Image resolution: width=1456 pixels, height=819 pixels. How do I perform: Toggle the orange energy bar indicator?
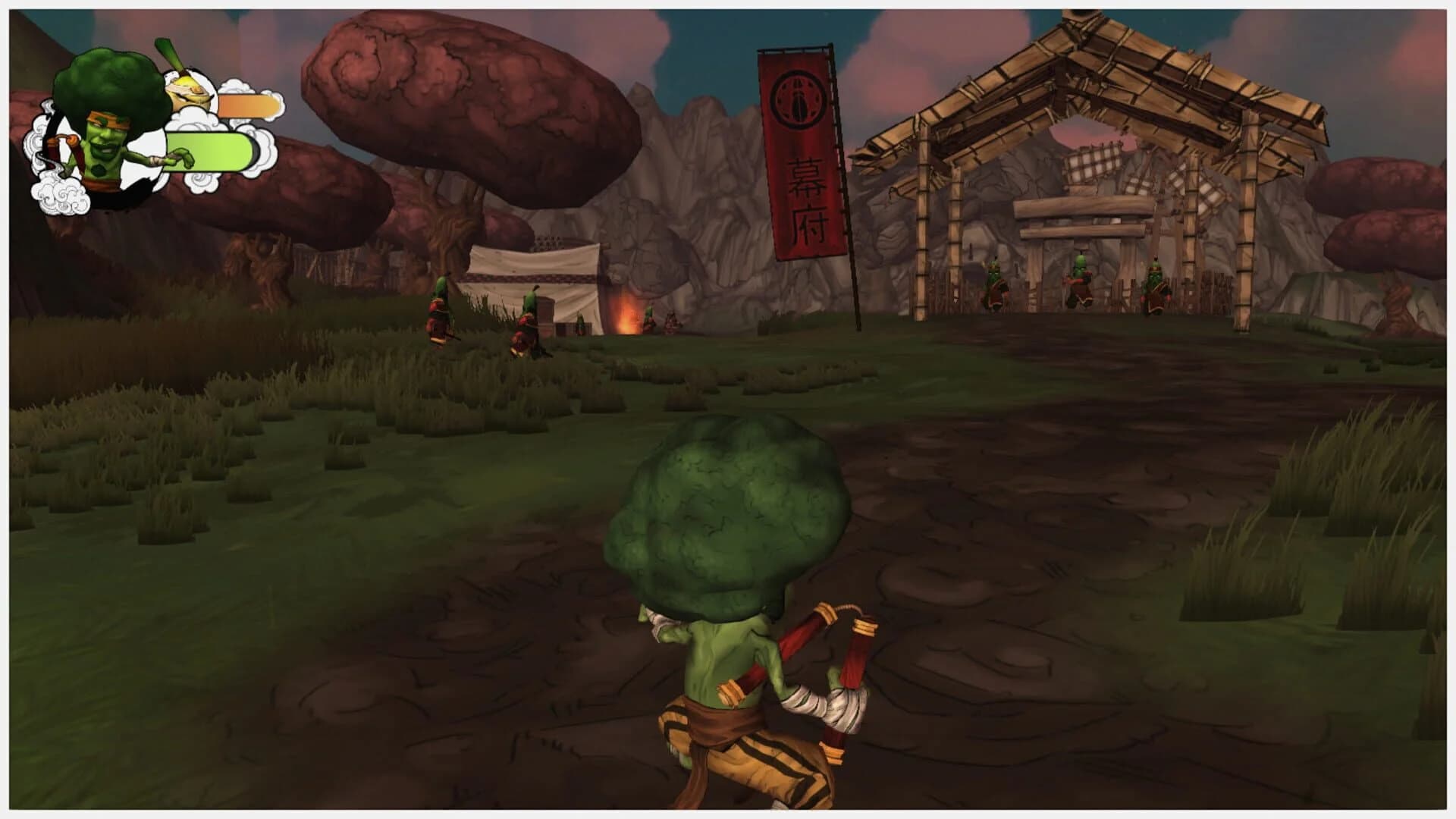pyautogui.click(x=243, y=106)
